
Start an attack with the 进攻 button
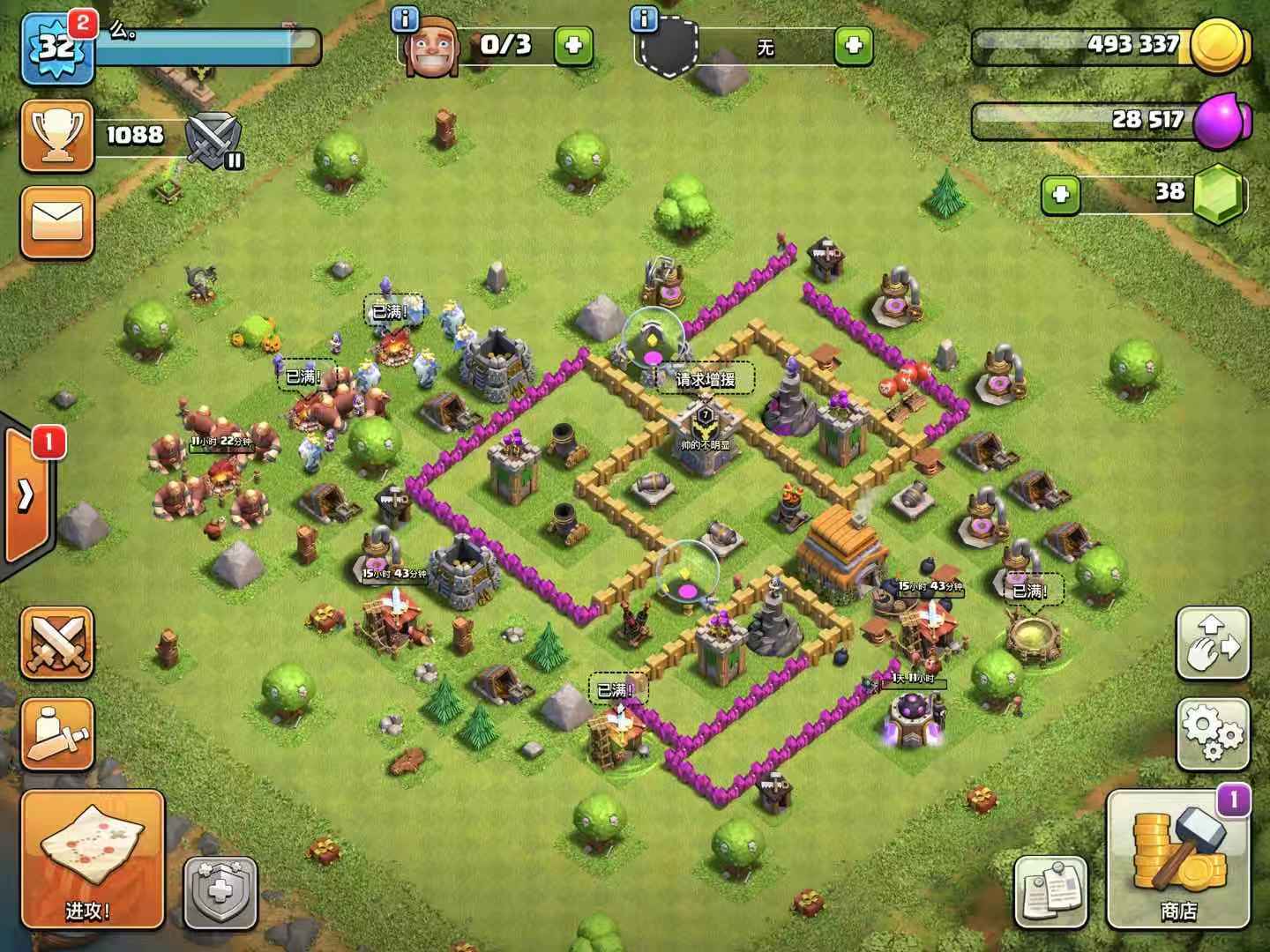(92, 859)
